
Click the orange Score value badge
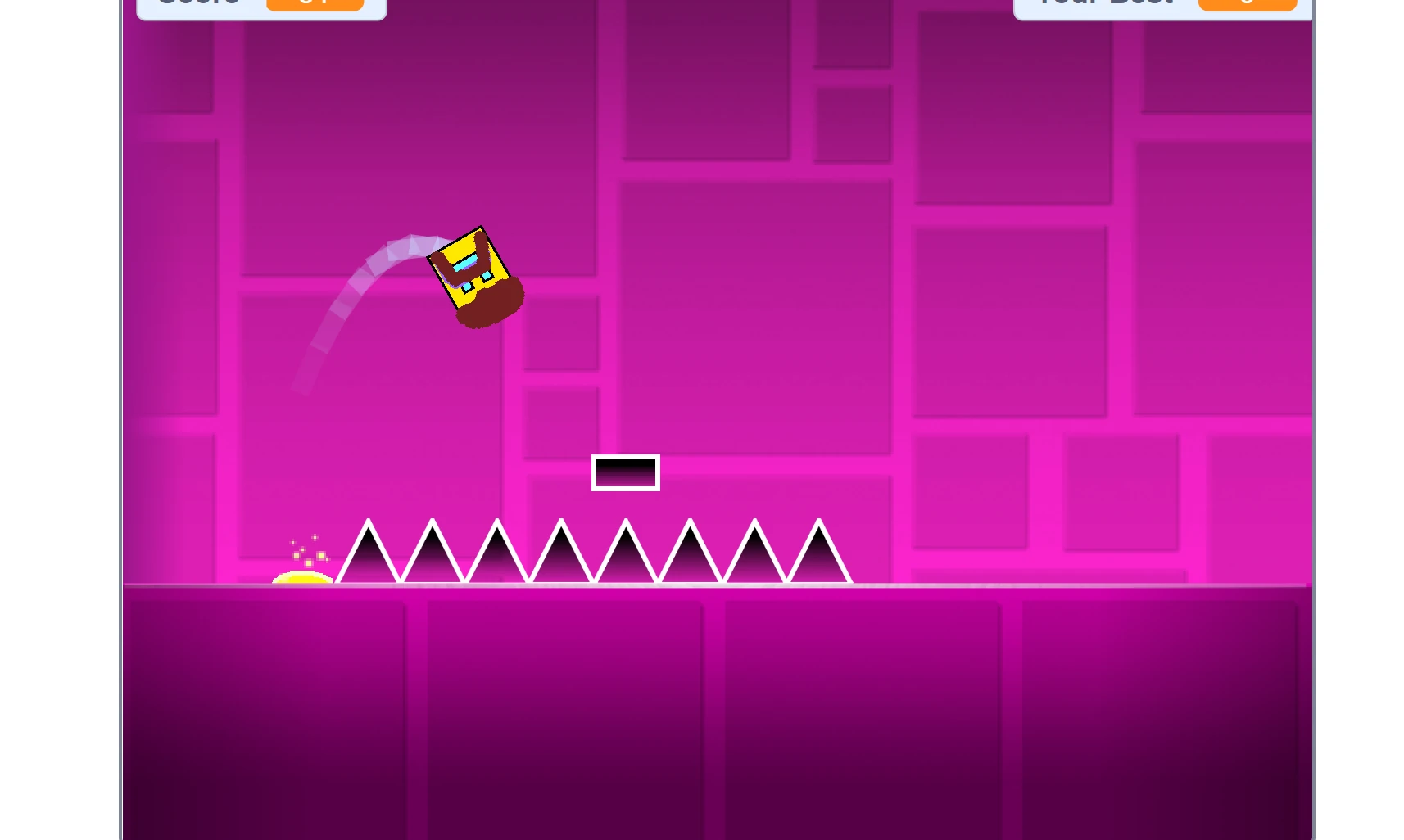317,4
